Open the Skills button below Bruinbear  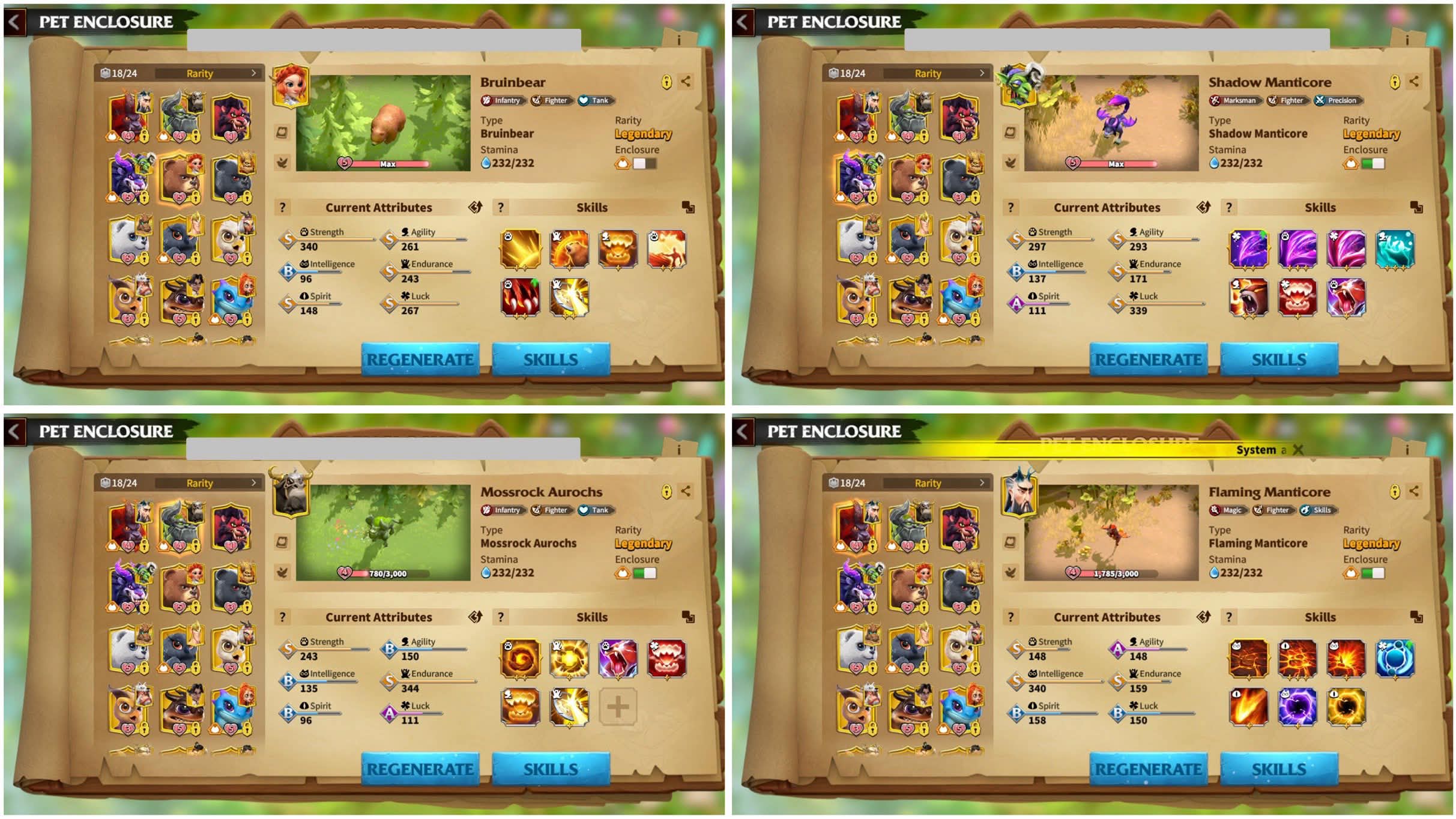point(550,360)
